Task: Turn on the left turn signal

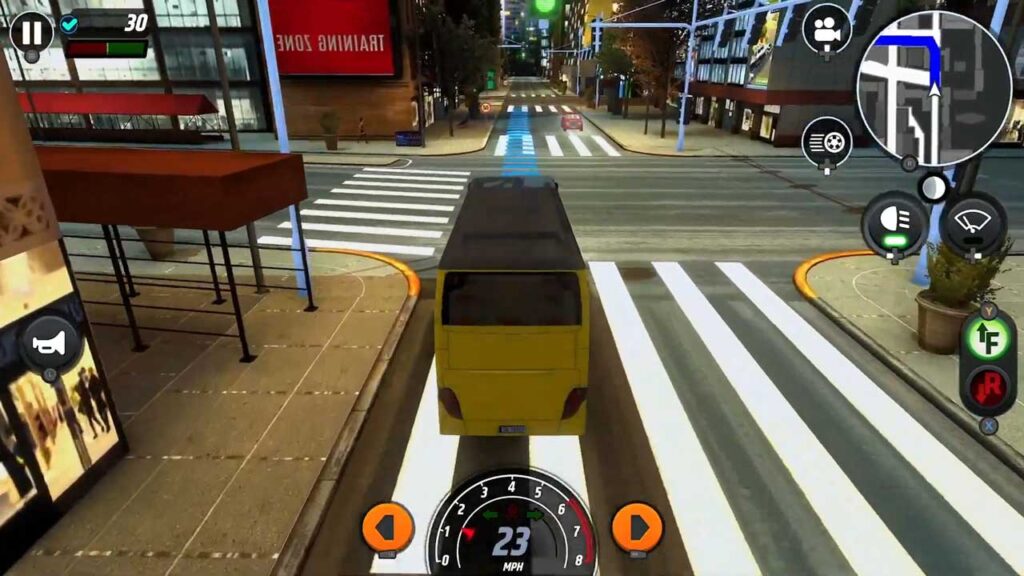Action: point(387,526)
